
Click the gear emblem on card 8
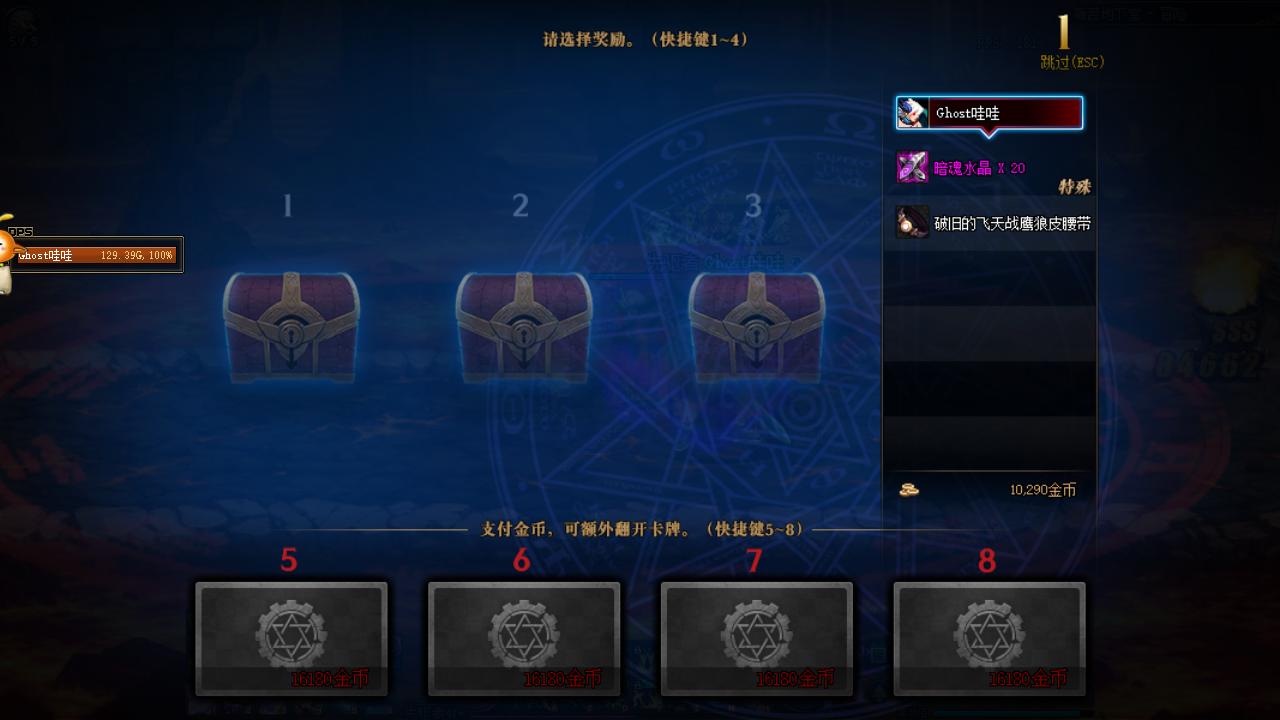pyautogui.click(x=990, y=633)
